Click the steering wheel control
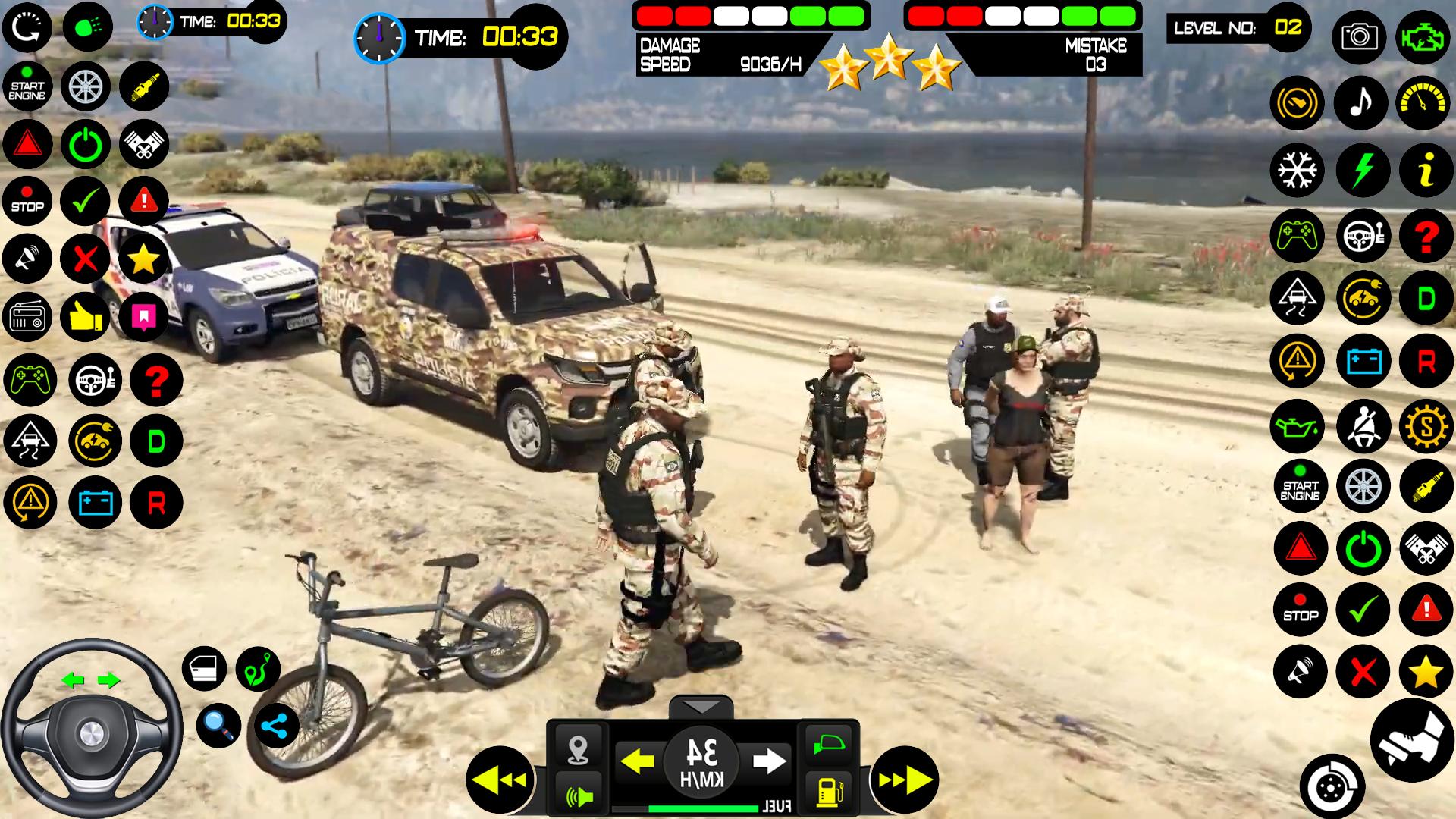This screenshot has width=1456, height=819. coord(91,730)
